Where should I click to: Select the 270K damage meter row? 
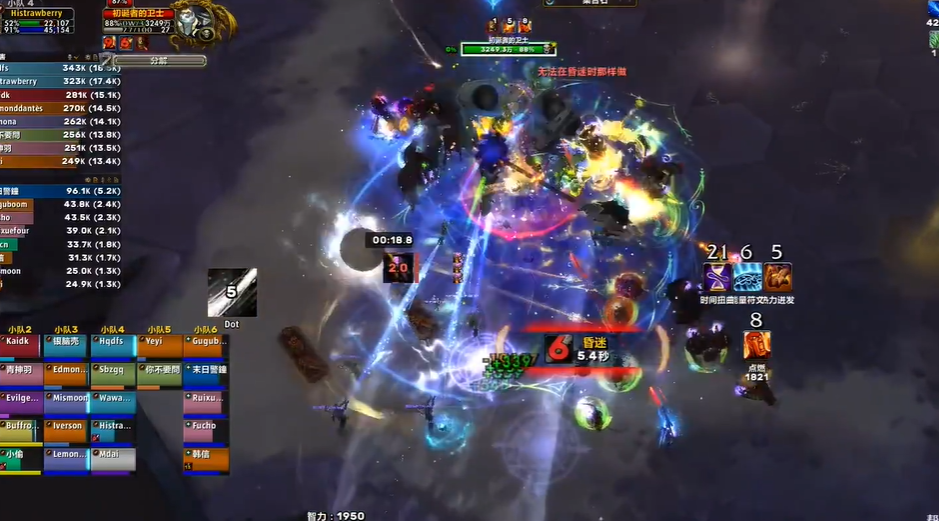pos(60,108)
